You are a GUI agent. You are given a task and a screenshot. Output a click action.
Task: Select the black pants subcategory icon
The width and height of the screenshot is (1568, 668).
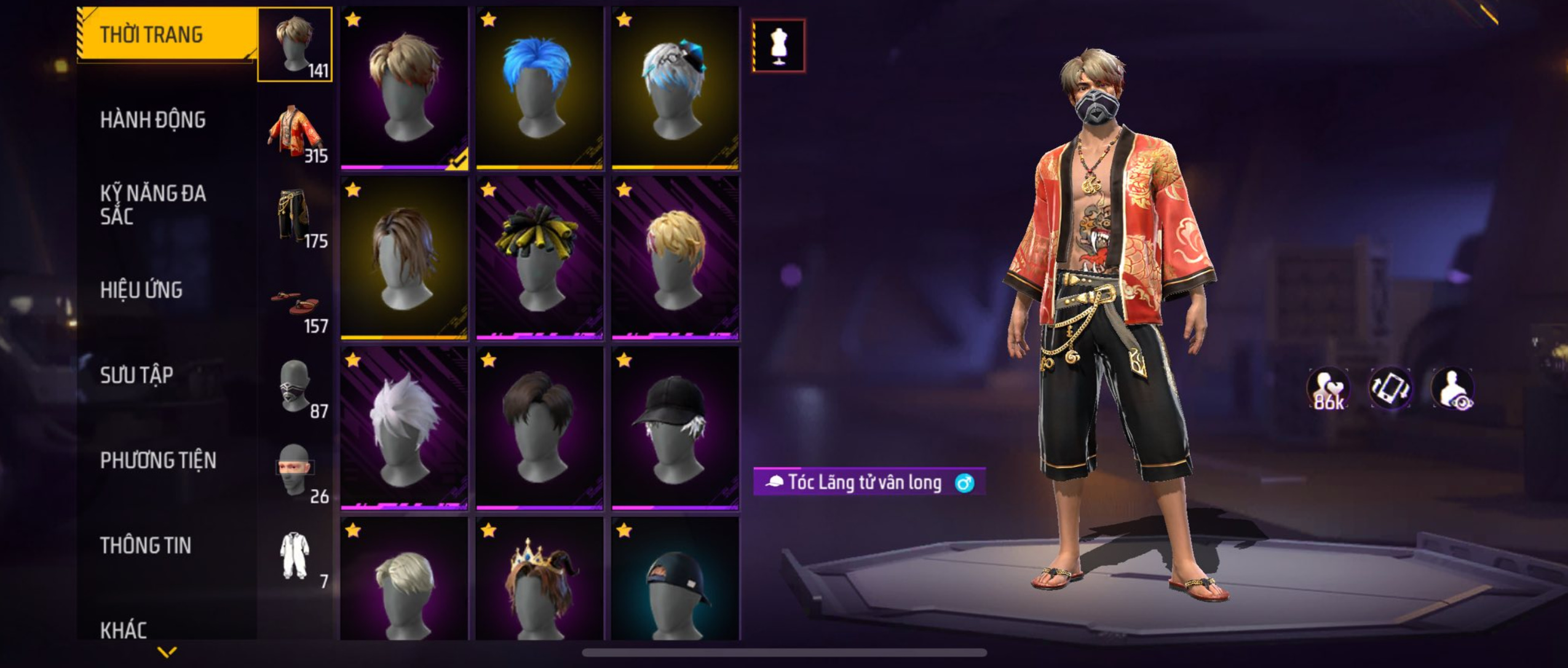point(295,215)
